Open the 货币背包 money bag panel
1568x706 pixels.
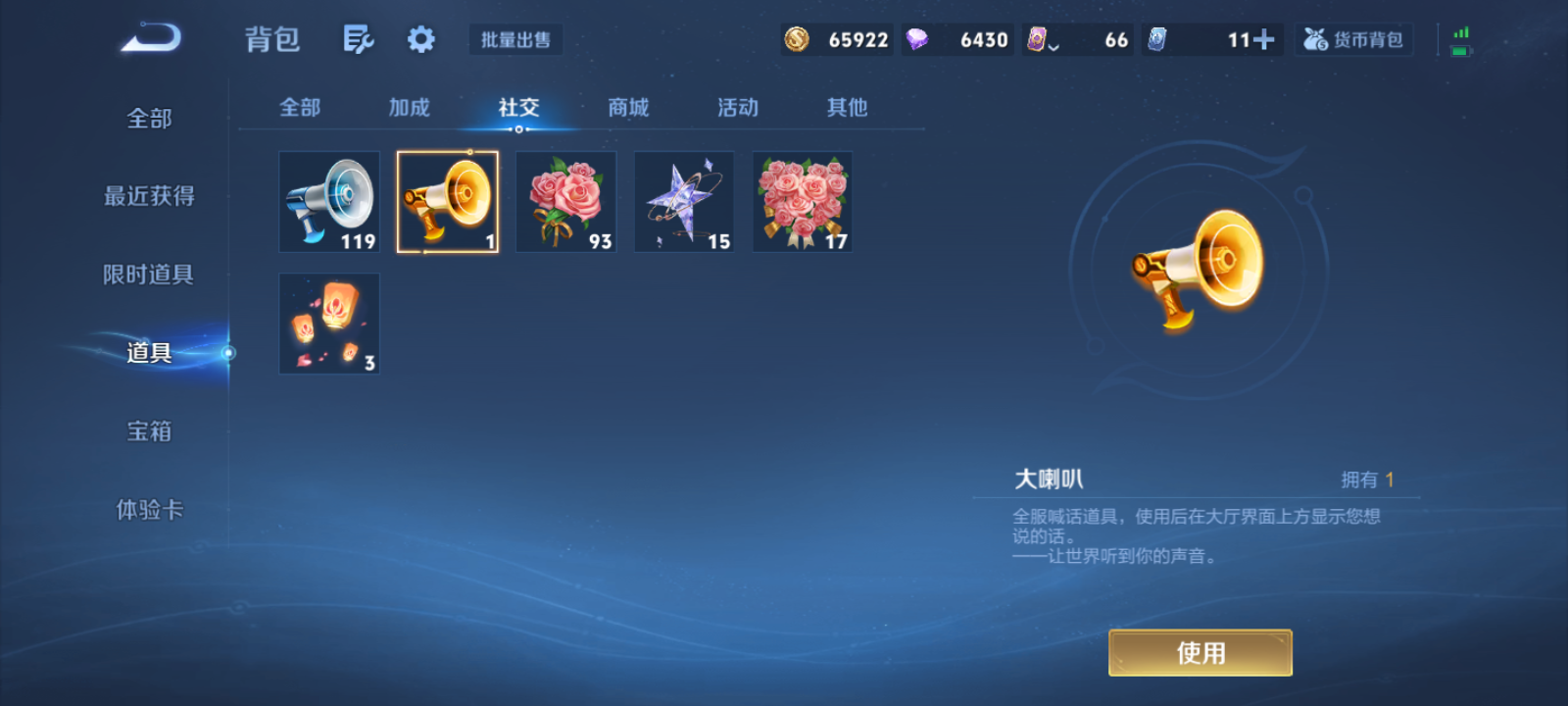pos(1353,39)
